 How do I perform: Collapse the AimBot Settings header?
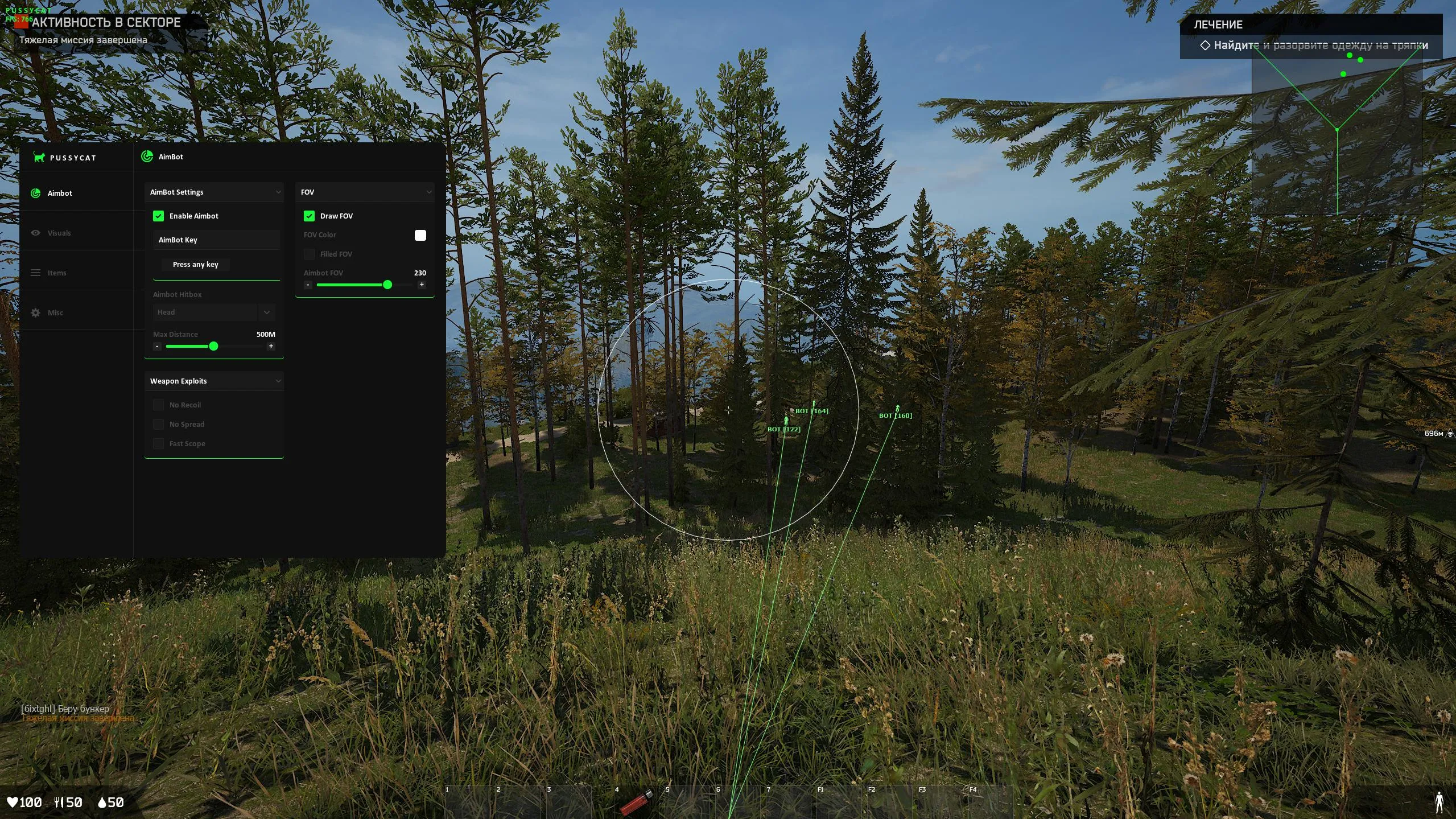278,192
